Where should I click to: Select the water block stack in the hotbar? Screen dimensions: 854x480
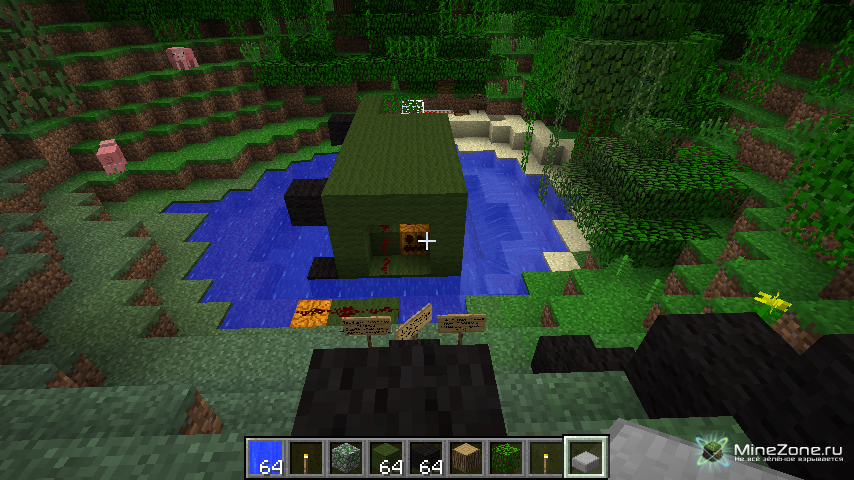pos(265,457)
